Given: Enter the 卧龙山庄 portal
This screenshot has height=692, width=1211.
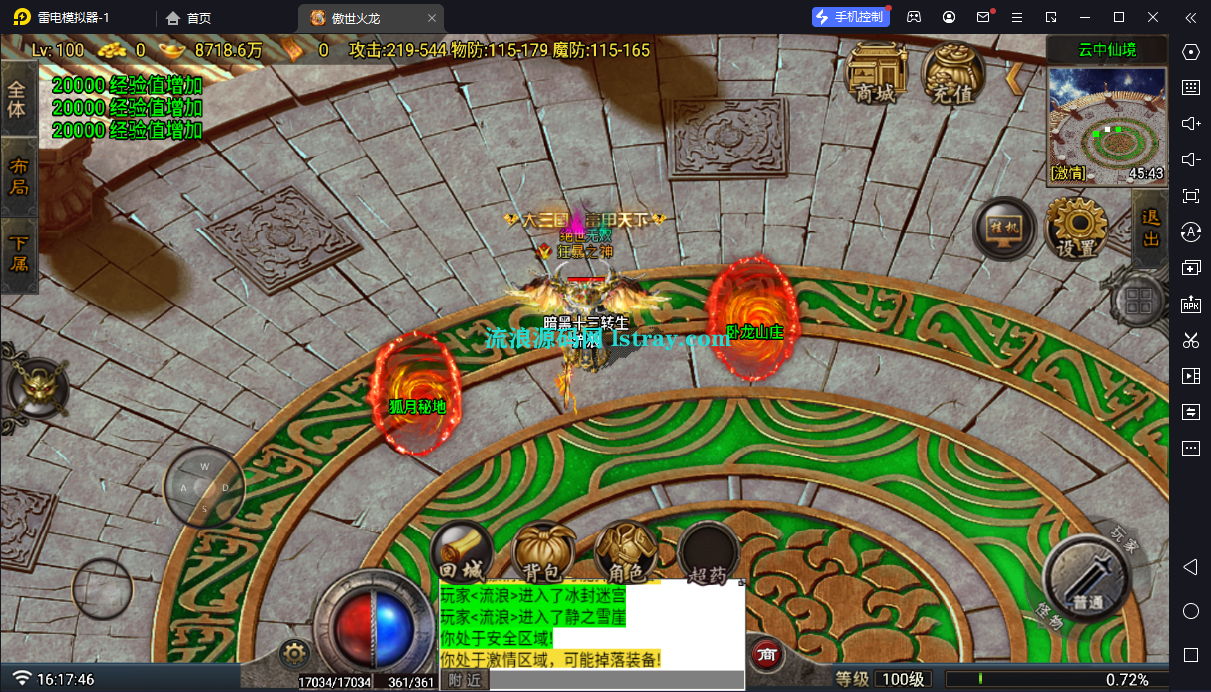Looking at the screenshot, I should pyautogui.click(x=753, y=311).
